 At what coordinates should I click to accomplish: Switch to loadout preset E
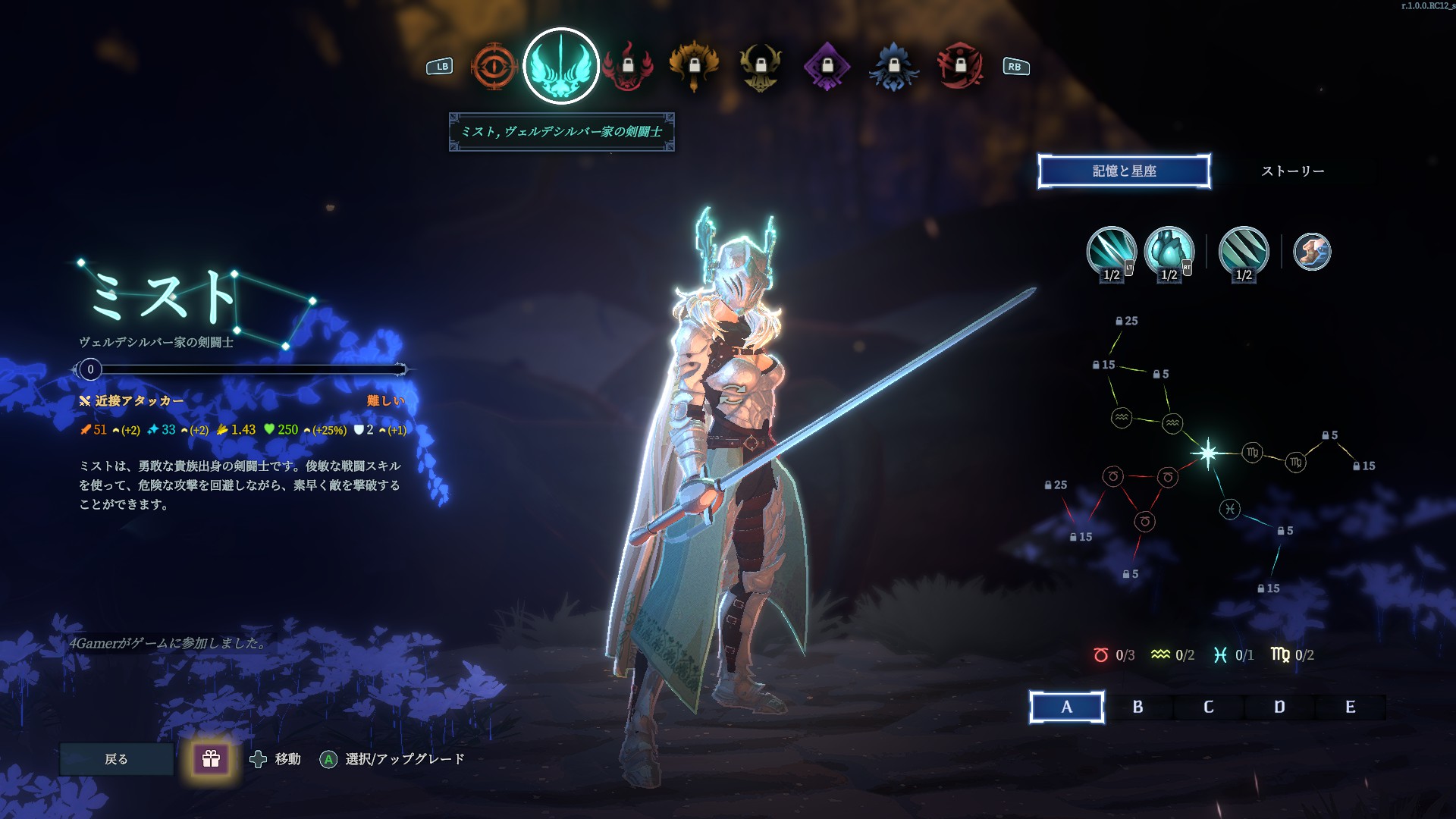click(x=1350, y=708)
